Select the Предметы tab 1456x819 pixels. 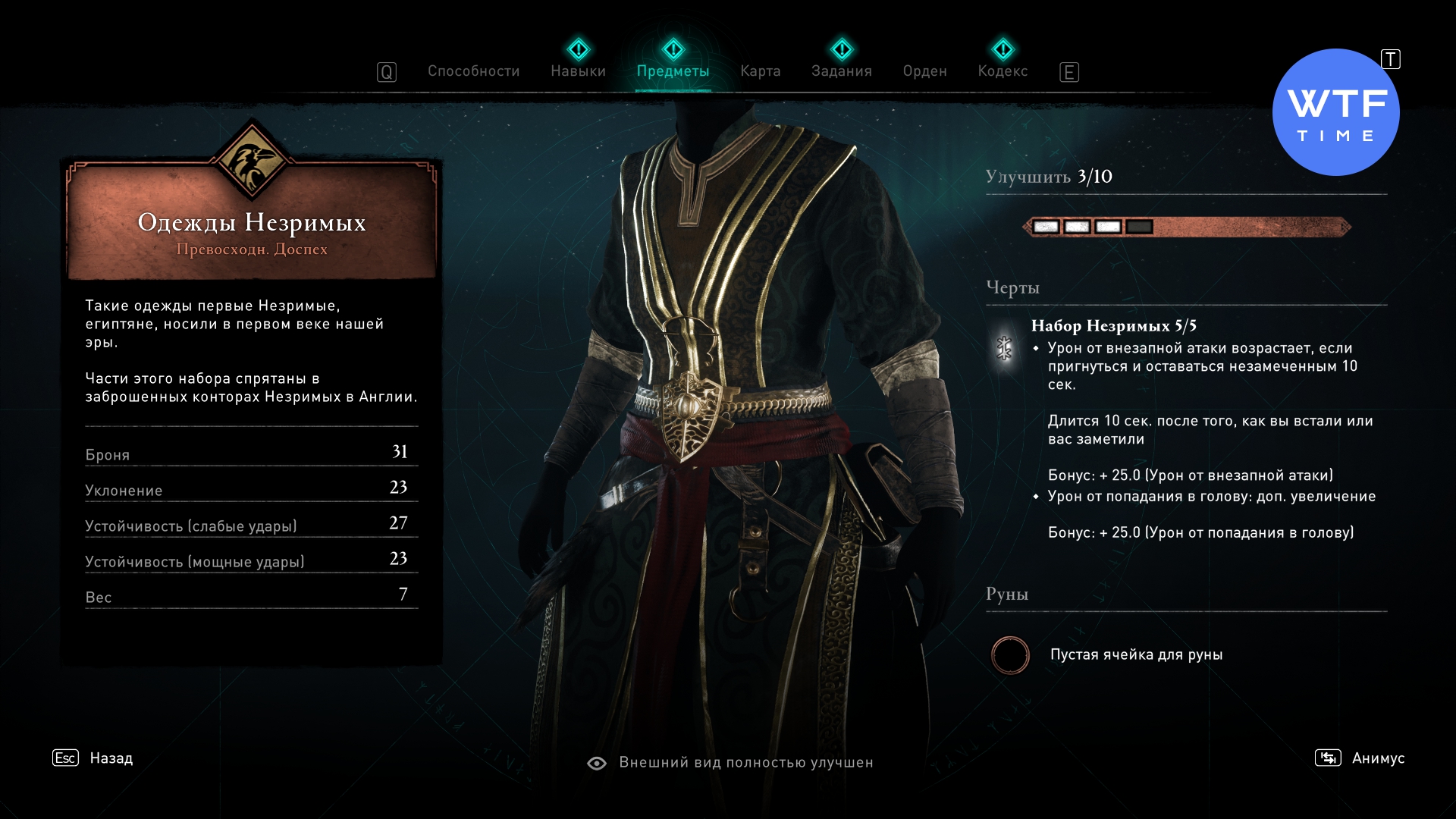(673, 71)
